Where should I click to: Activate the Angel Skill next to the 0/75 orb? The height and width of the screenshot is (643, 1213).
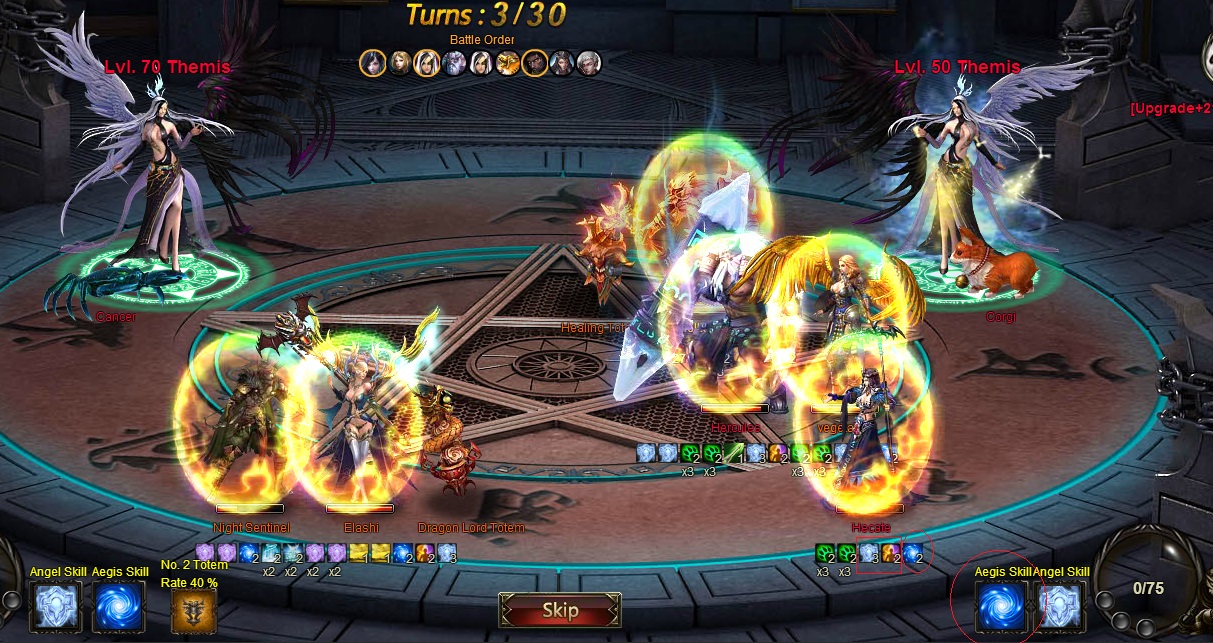pyautogui.click(x=1061, y=607)
